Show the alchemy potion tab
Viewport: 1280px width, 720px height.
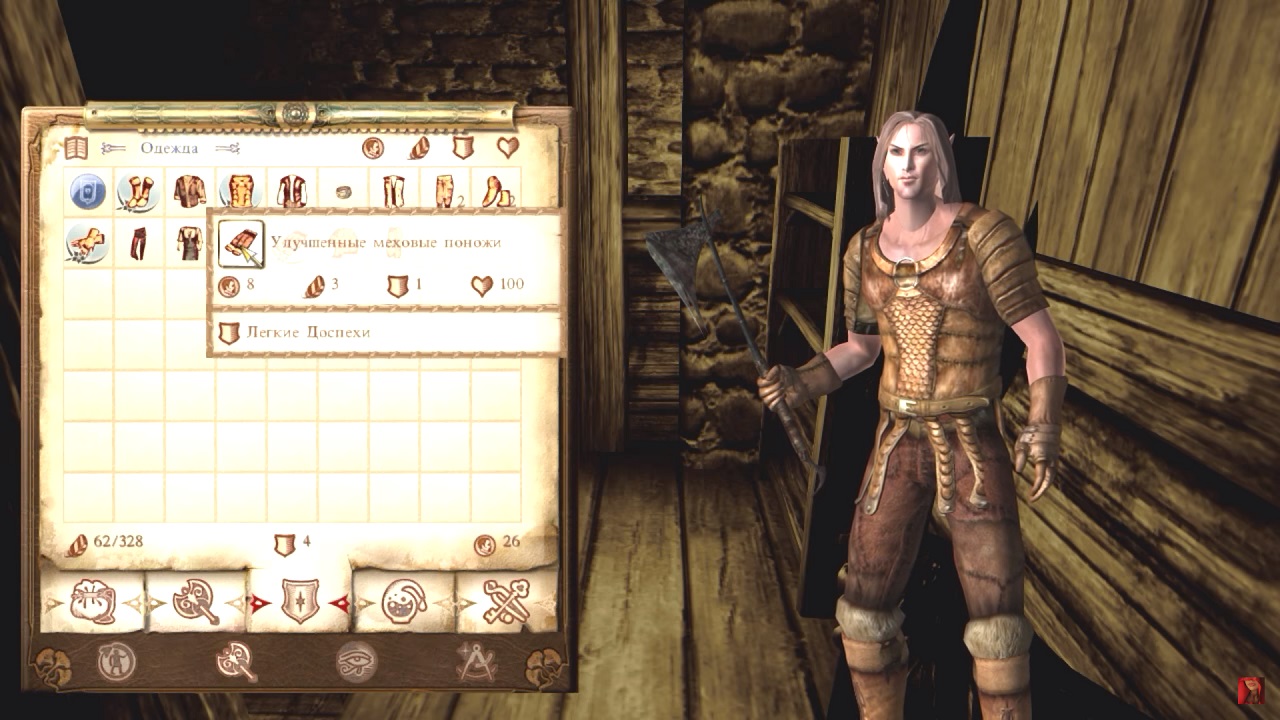[404, 601]
